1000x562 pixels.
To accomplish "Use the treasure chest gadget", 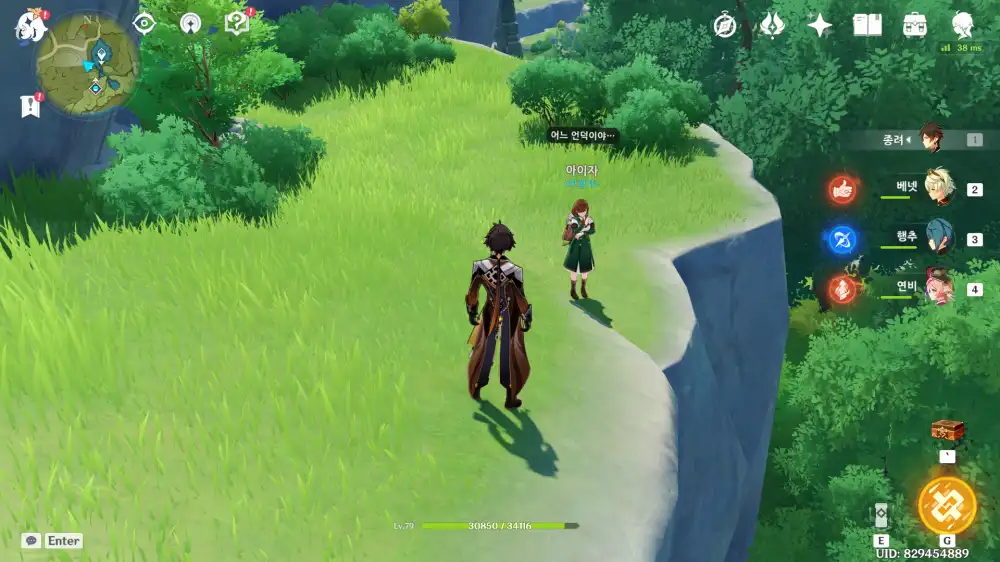I will (947, 431).
